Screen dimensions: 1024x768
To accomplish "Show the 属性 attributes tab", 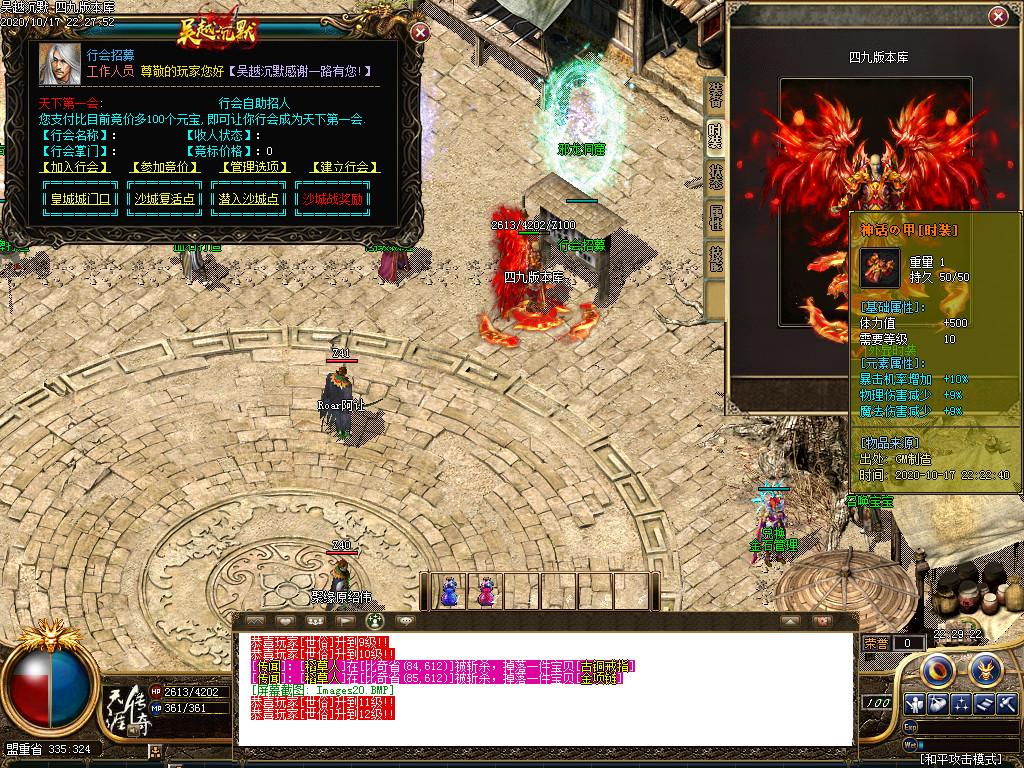I will tap(716, 218).
